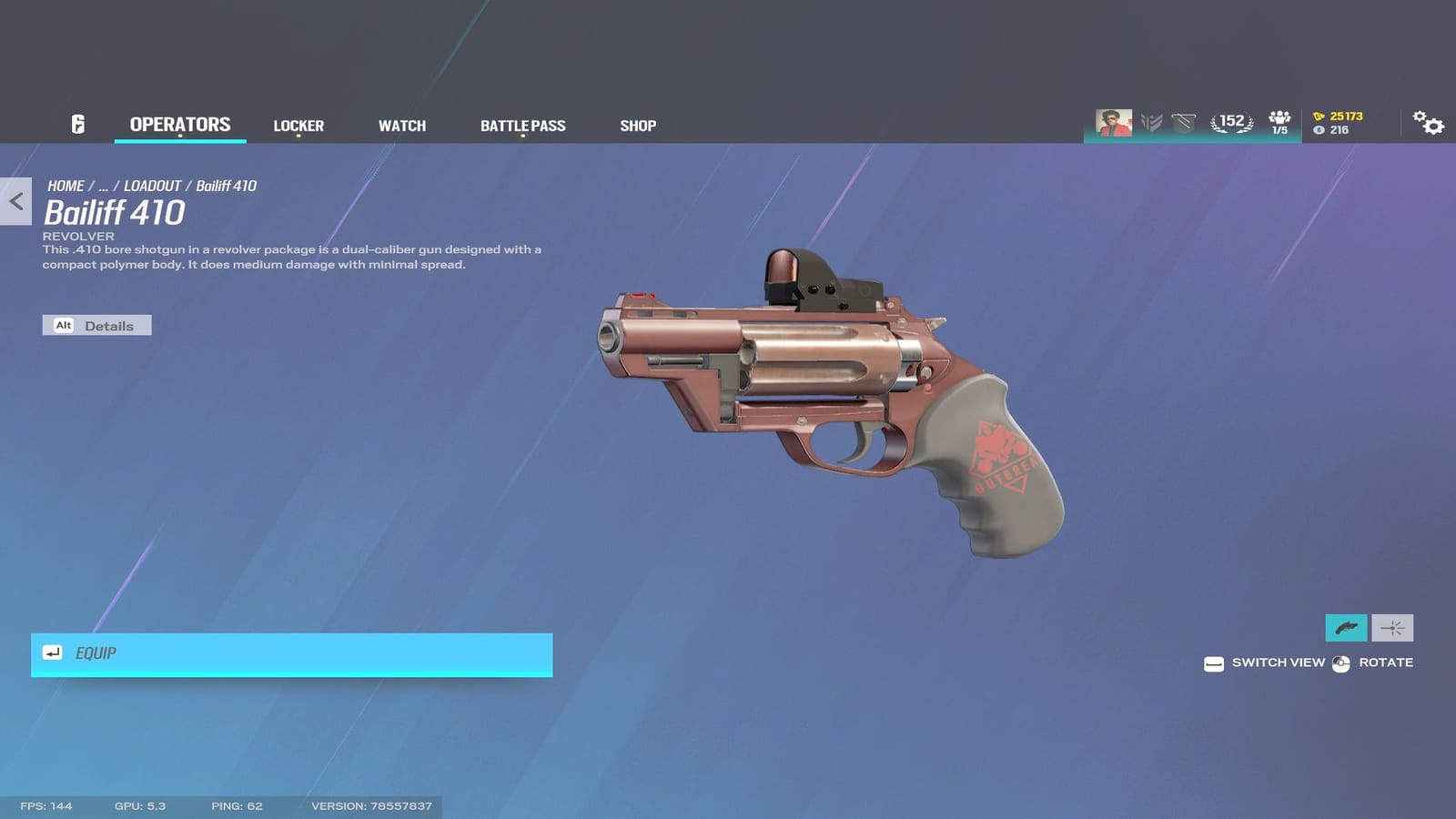Open the squad panel via the 1/5 icon
The width and height of the screenshot is (1456, 819).
[1278, 120]
